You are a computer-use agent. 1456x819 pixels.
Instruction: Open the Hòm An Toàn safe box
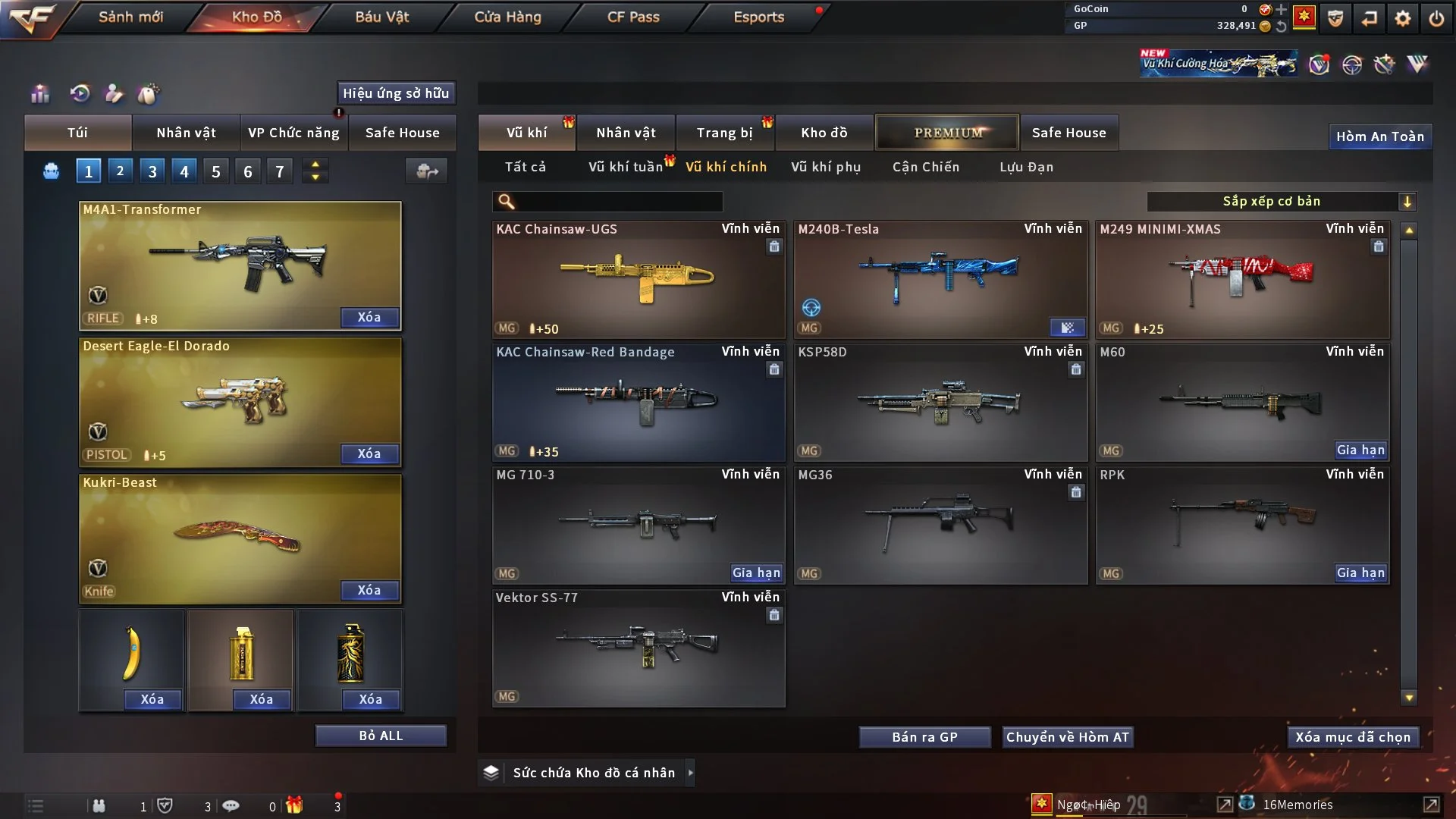point(1379,136)
